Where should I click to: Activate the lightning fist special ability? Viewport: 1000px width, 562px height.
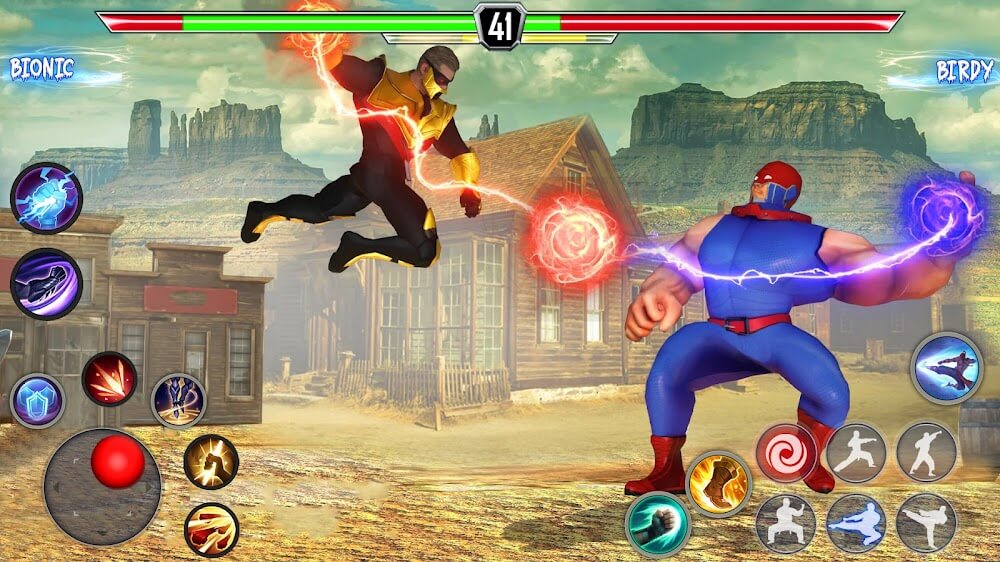(46, 198)
